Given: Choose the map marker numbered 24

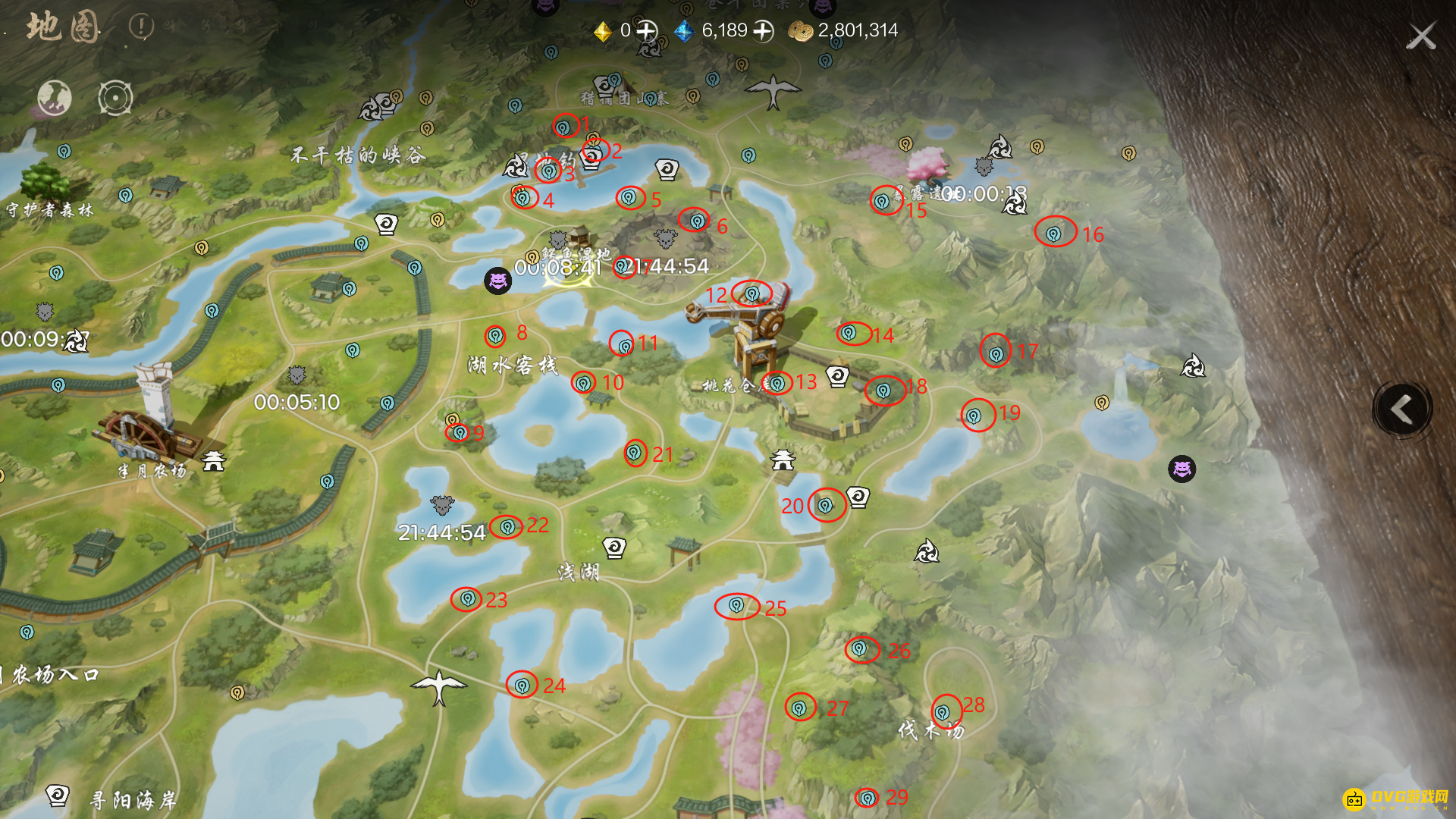Looking at the screenshot, I should pyautogui.click(x=522, y=686).
